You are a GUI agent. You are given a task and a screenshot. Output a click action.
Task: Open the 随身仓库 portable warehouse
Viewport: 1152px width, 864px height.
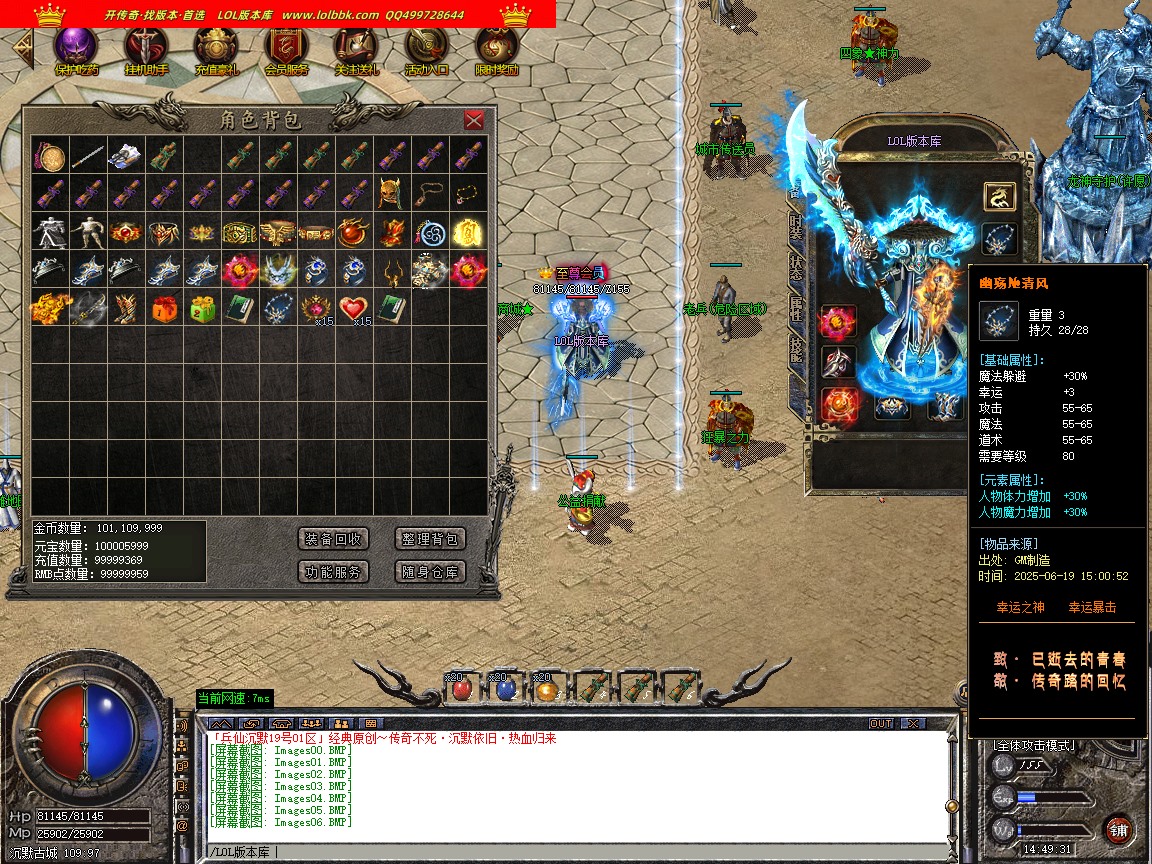tap(430, 572)
